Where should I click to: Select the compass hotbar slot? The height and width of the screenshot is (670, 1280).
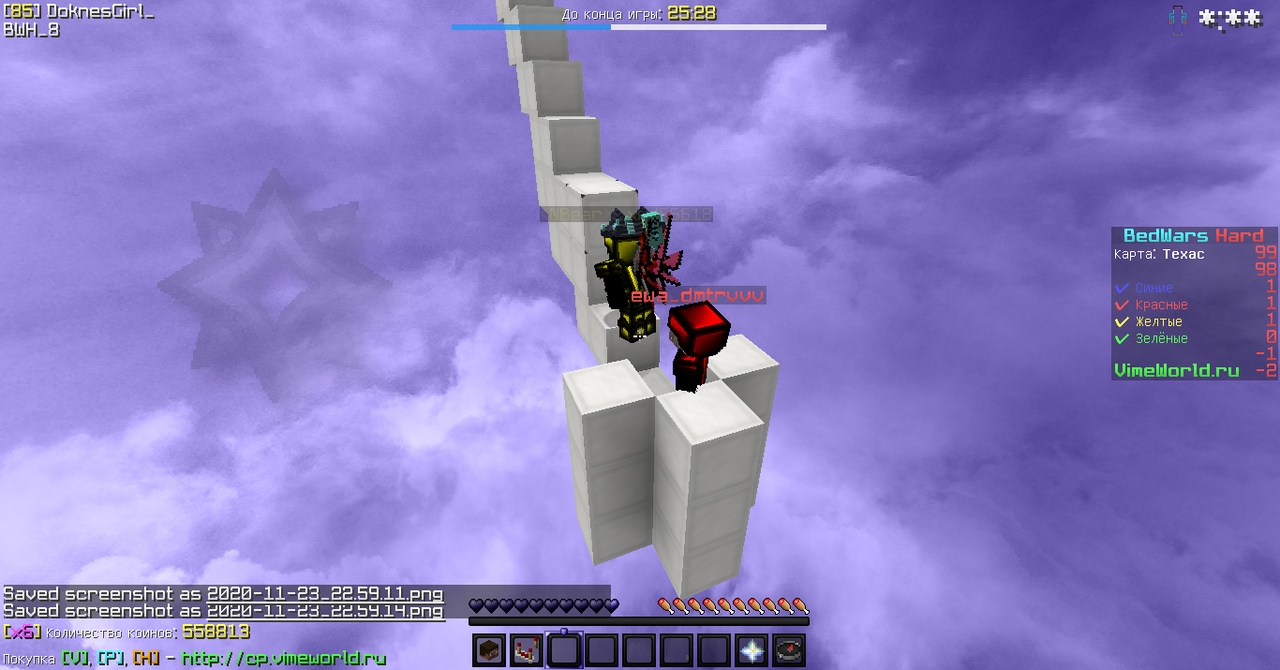click(789, 651)
